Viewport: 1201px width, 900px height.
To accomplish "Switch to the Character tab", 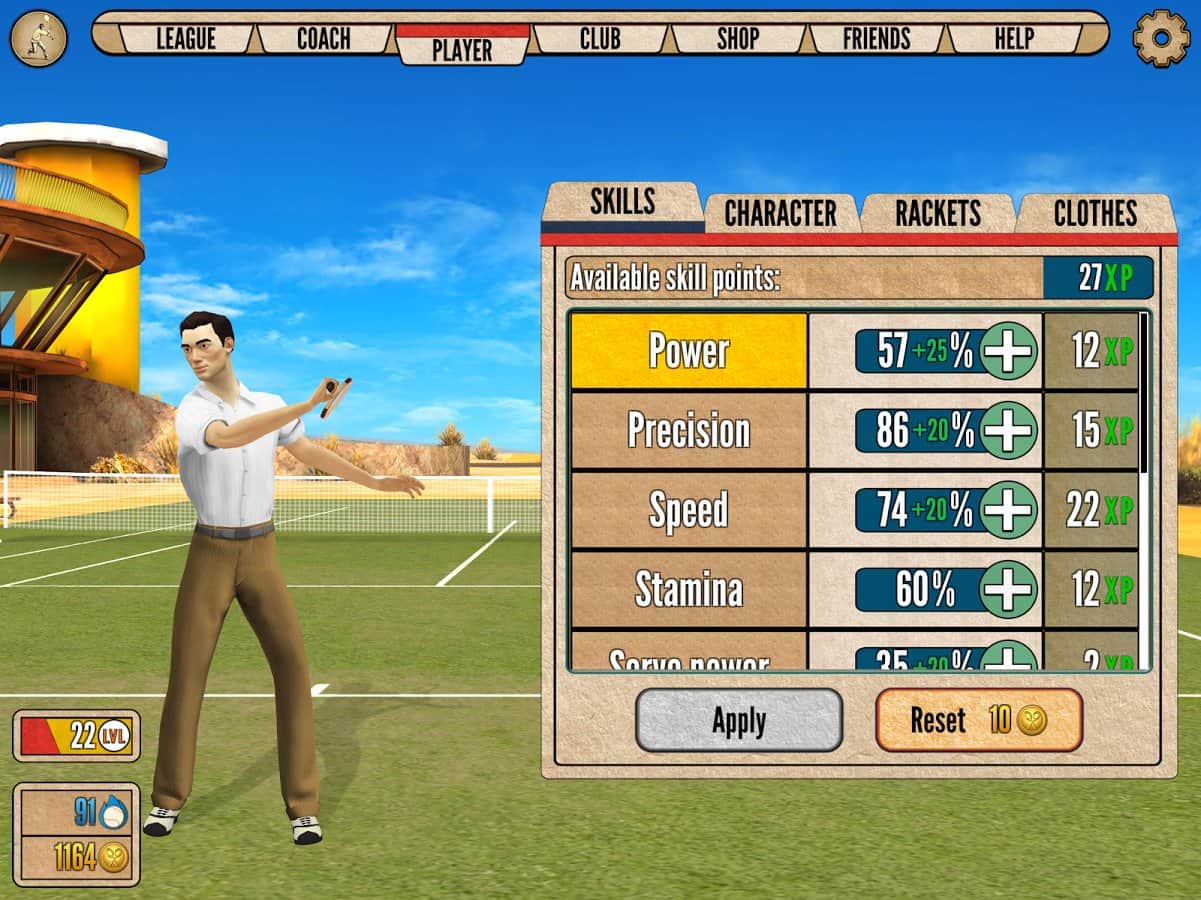I will [x=780, y=213].
